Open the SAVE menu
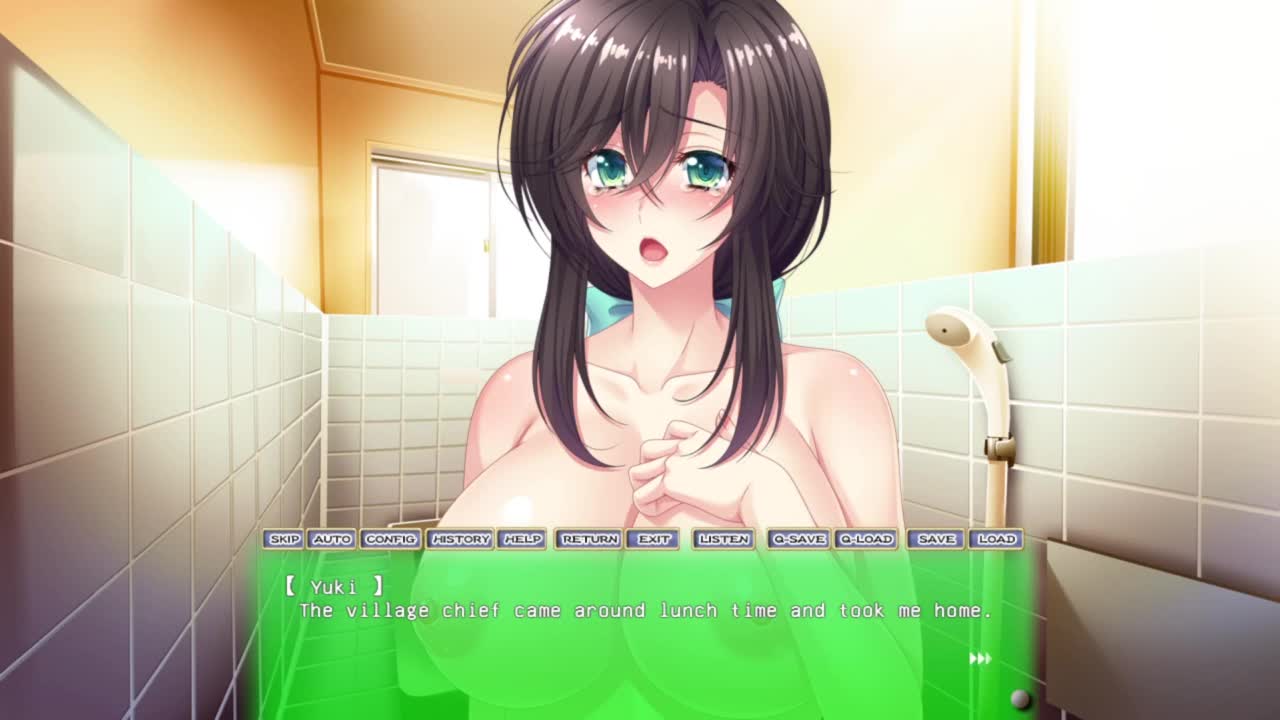This screenshot has height=720, width=1280. click(936, 539)
